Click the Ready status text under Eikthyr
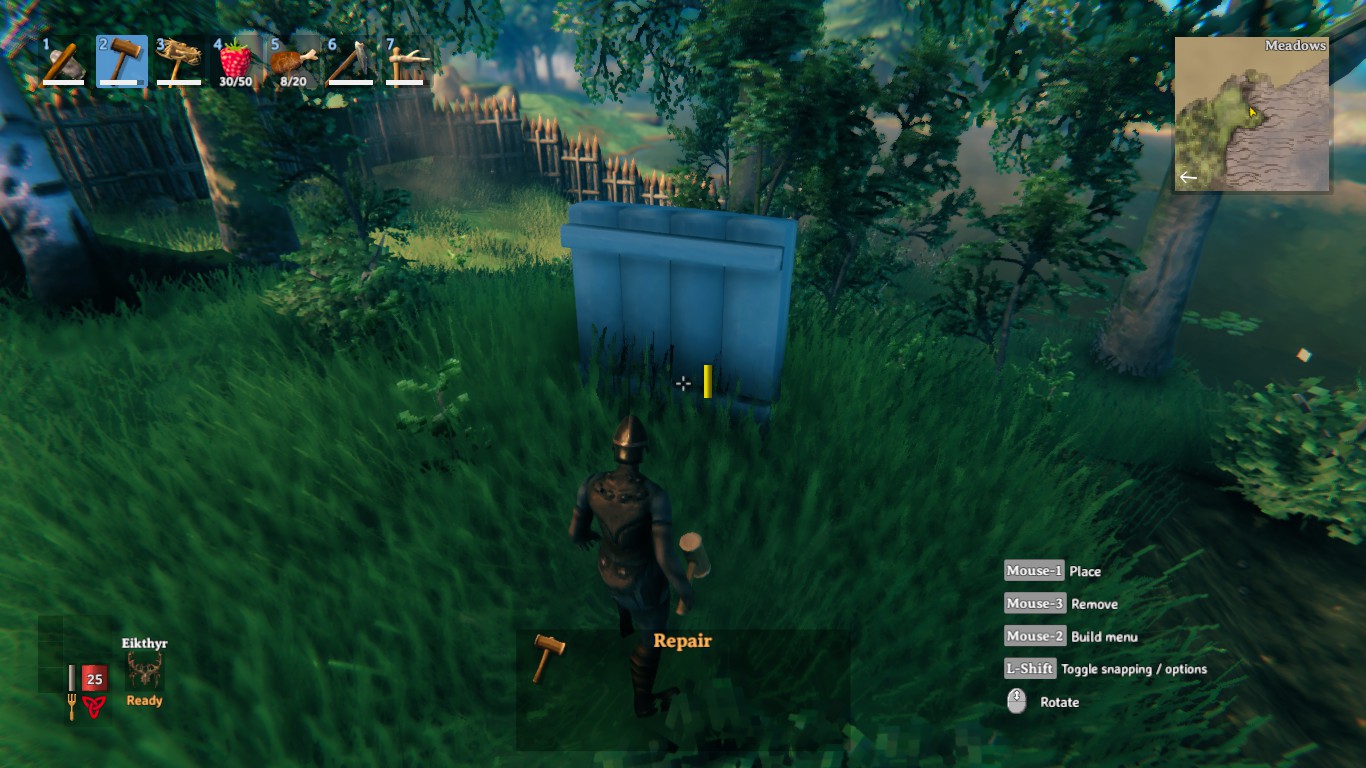The height and width of the screenshot is (768, 1366). coord(143,700)
